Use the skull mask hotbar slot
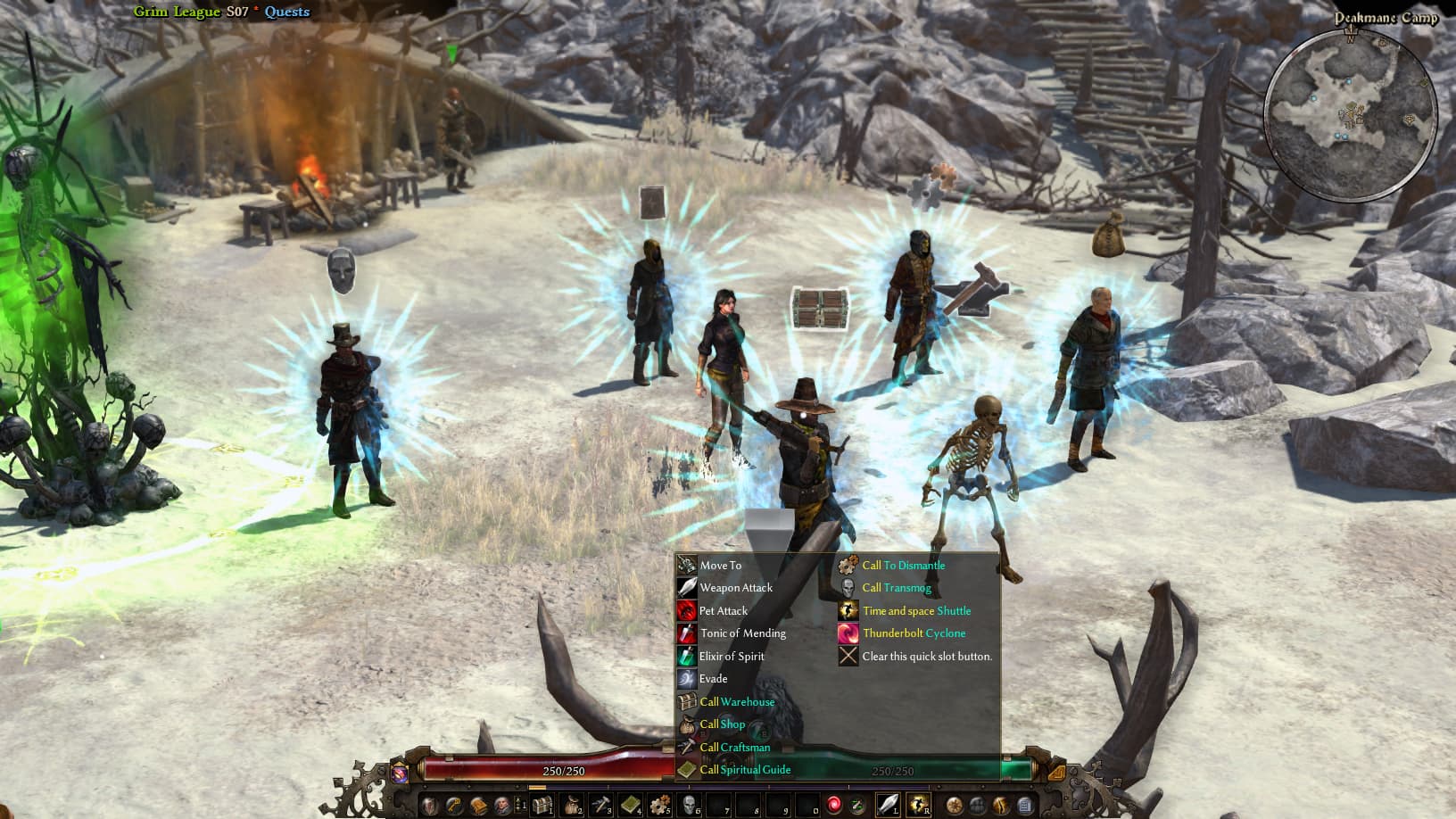 coord(689,806)
